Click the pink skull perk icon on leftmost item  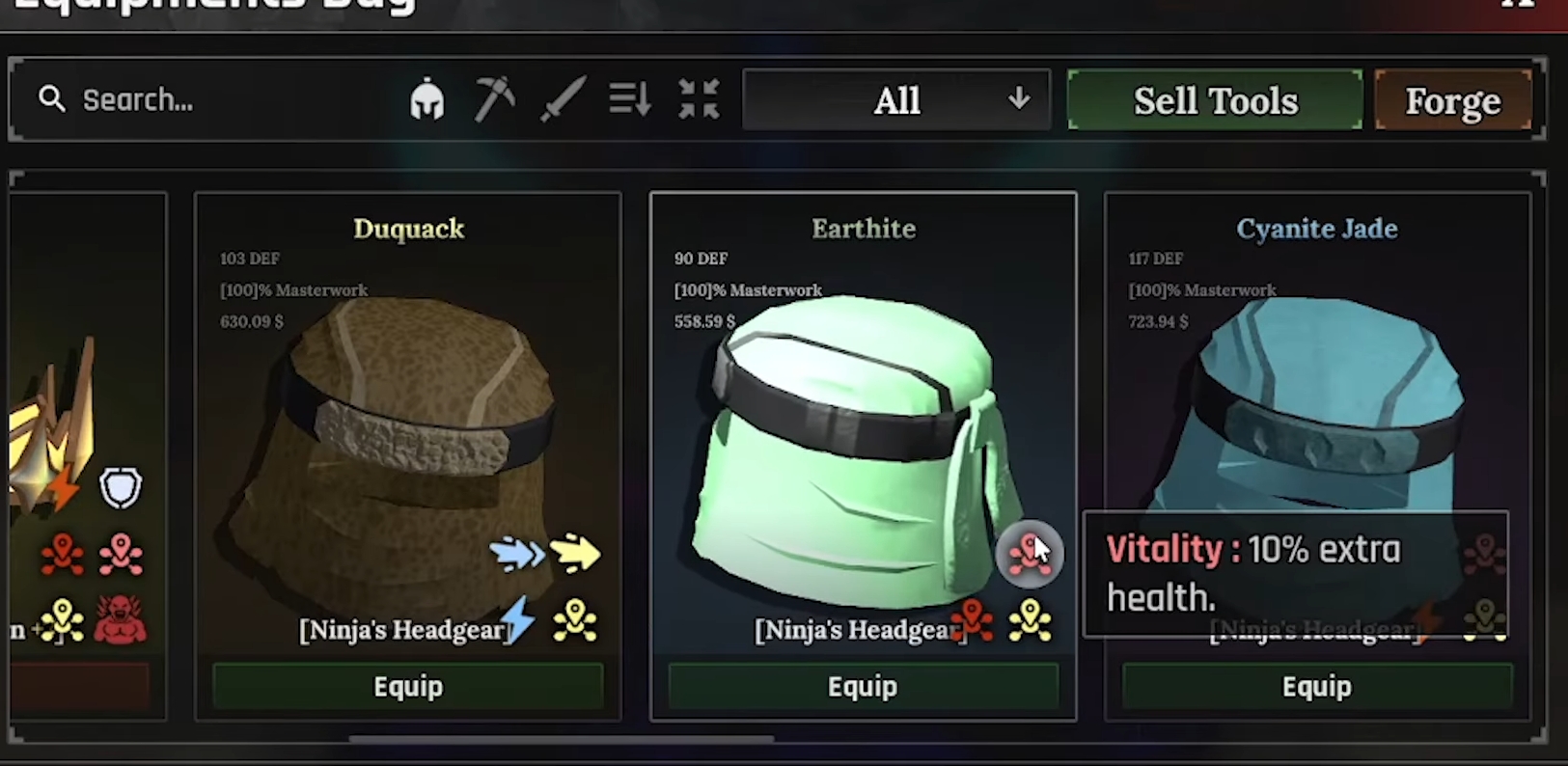(123, 553)
